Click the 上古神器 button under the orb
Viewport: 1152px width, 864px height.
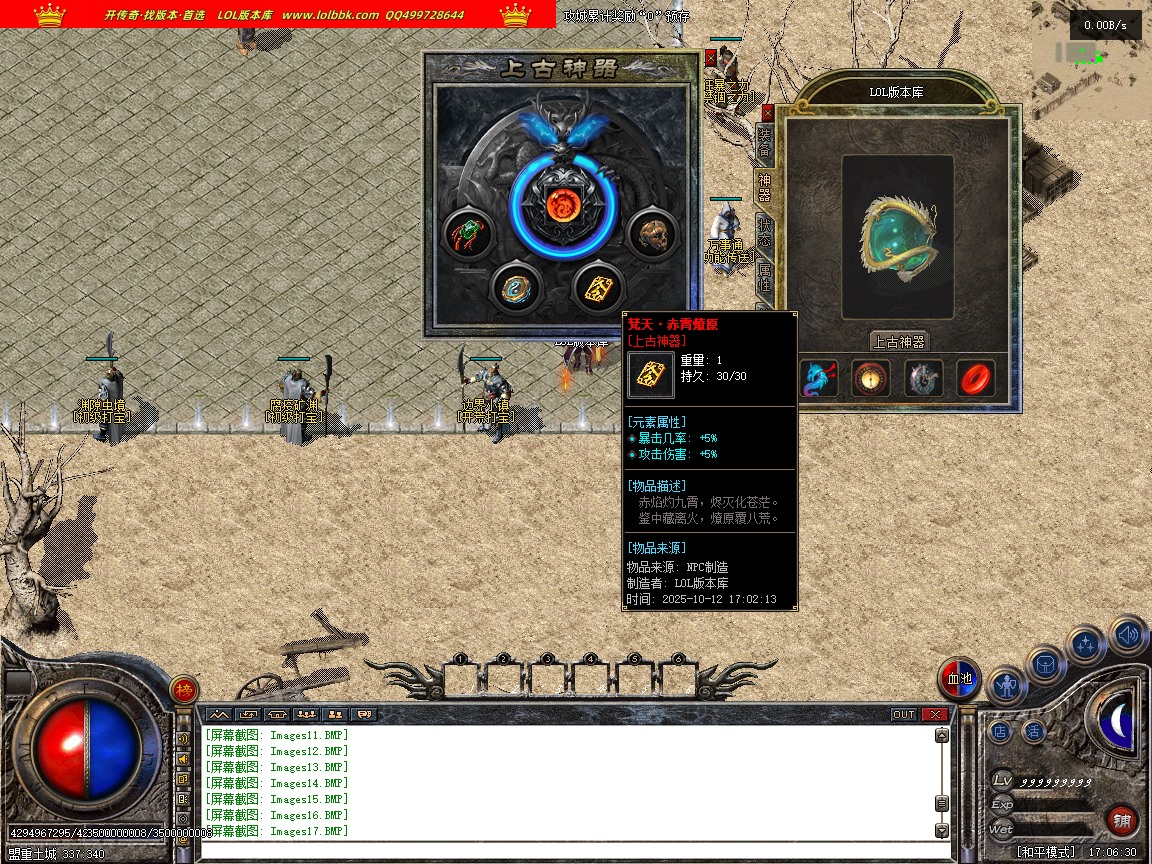pos(899,341)
